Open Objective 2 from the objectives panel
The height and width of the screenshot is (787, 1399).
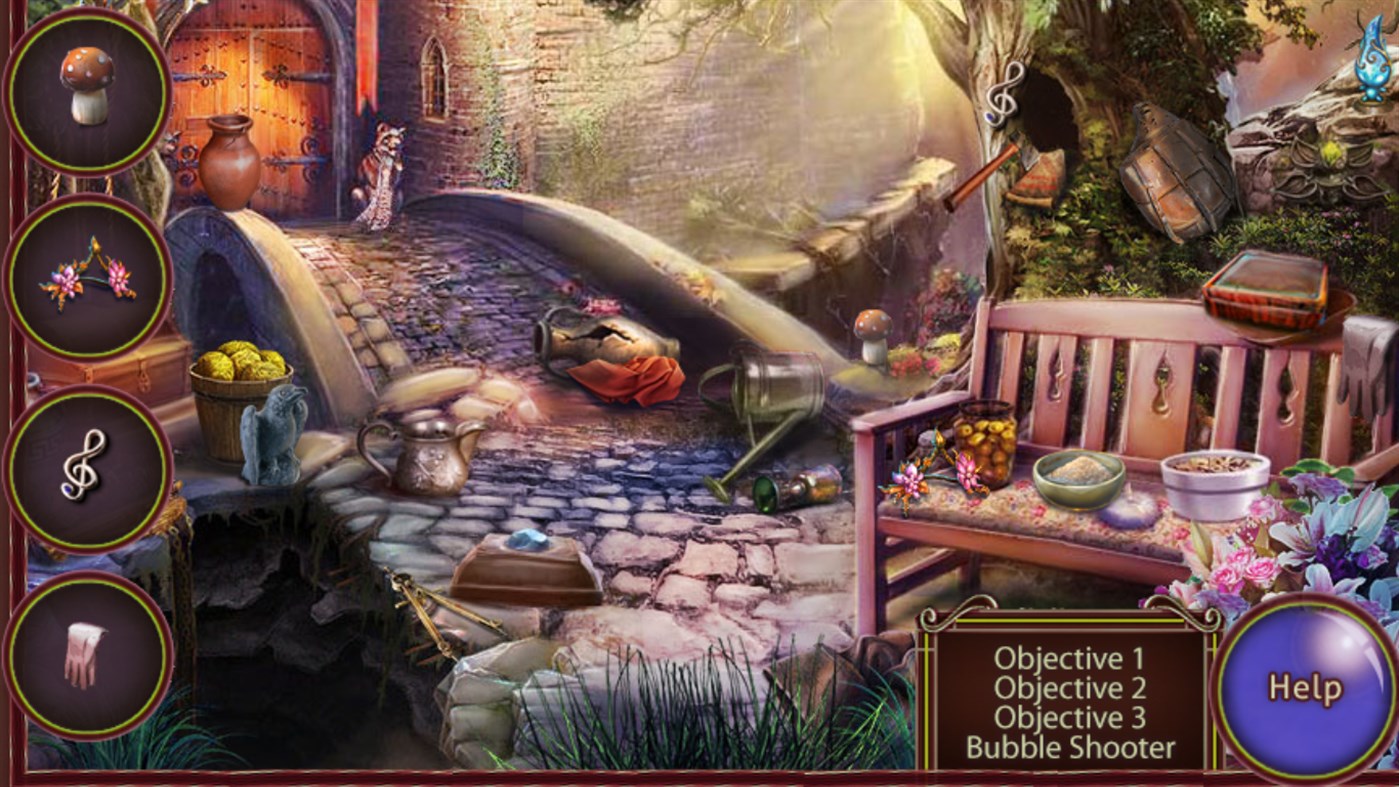[1068, 689]
